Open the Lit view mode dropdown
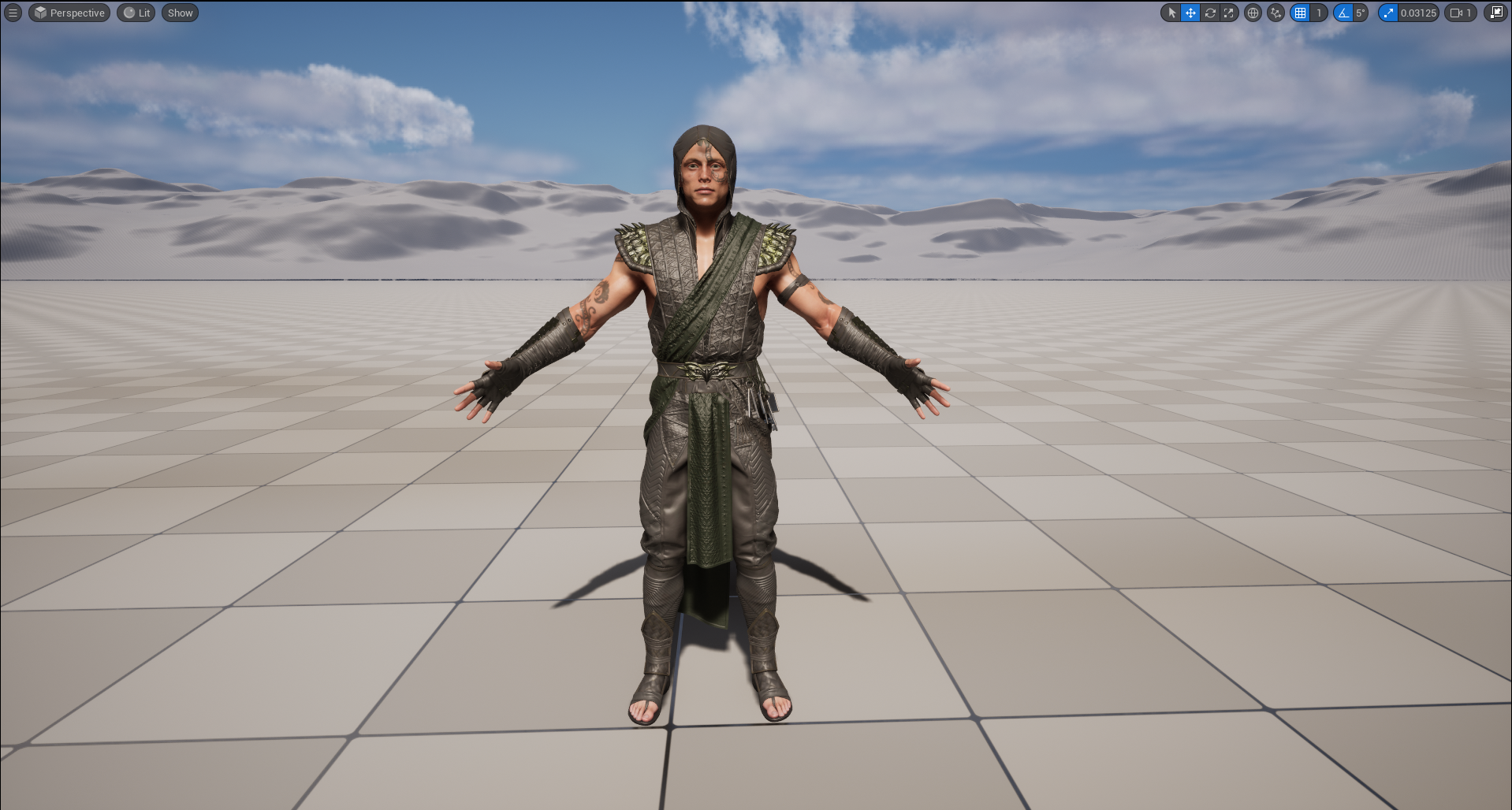Screen dimensions: 1512x810 (136, 13)
